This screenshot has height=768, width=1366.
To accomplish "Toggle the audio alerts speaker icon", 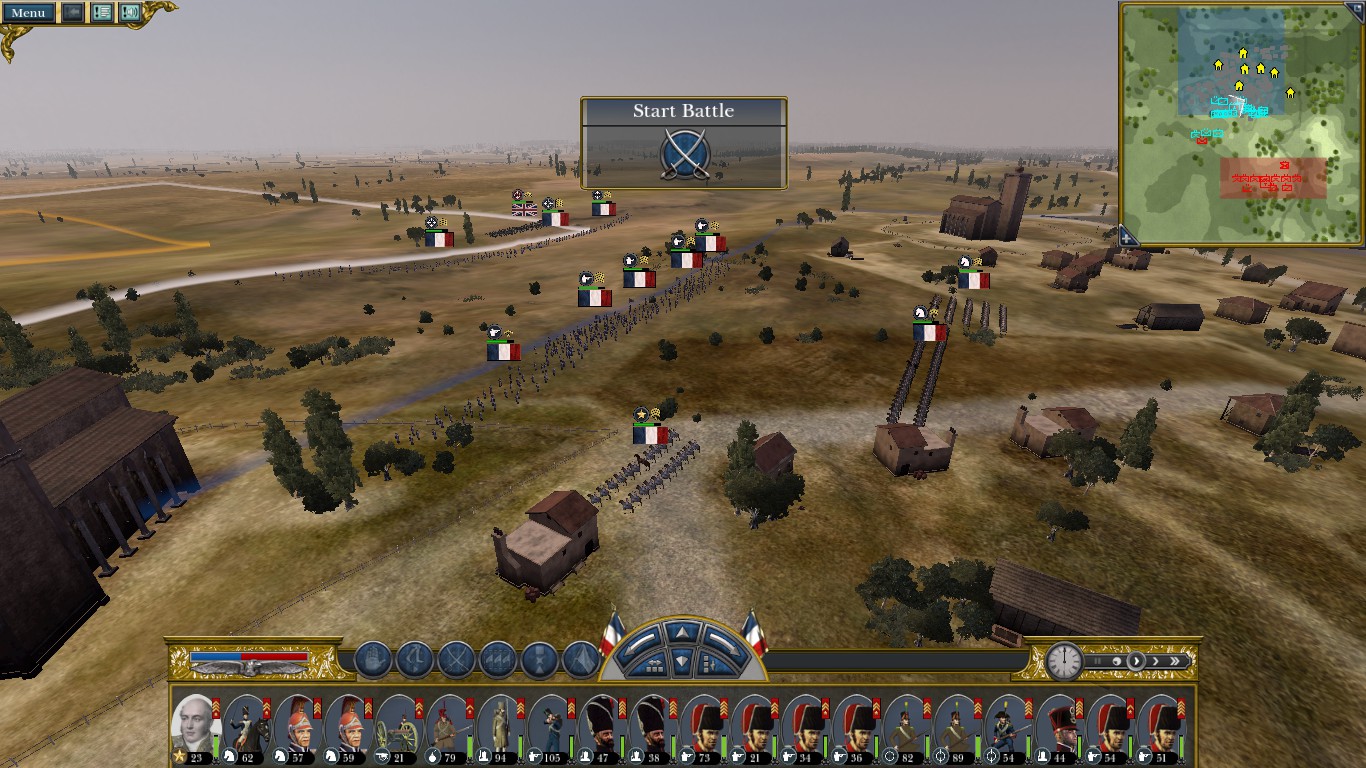I will click(130, 13).
